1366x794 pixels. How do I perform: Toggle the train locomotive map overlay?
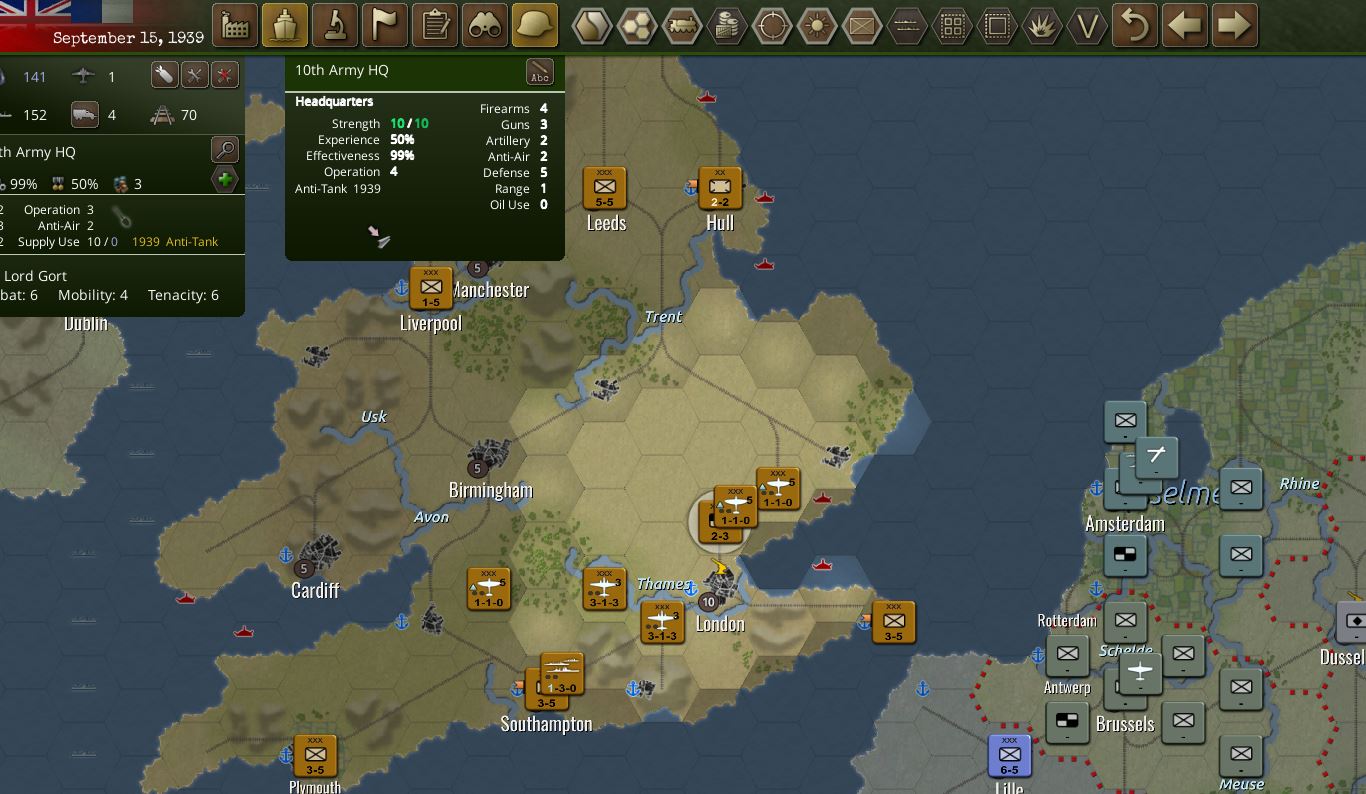point(683,26)
